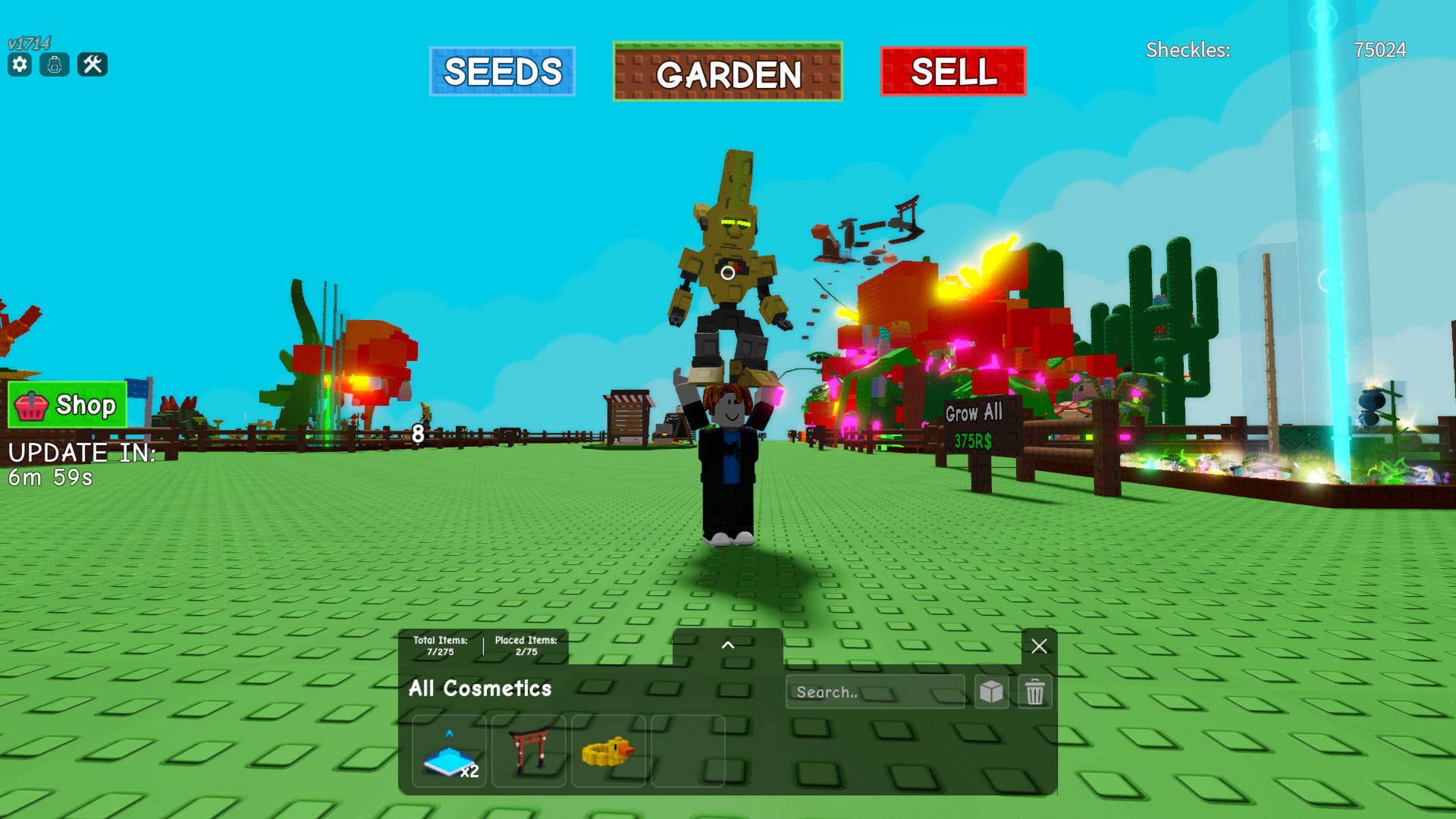
Task: Click the trash can delete icon
Action: pyautogui.click(x=1034, y=692)
